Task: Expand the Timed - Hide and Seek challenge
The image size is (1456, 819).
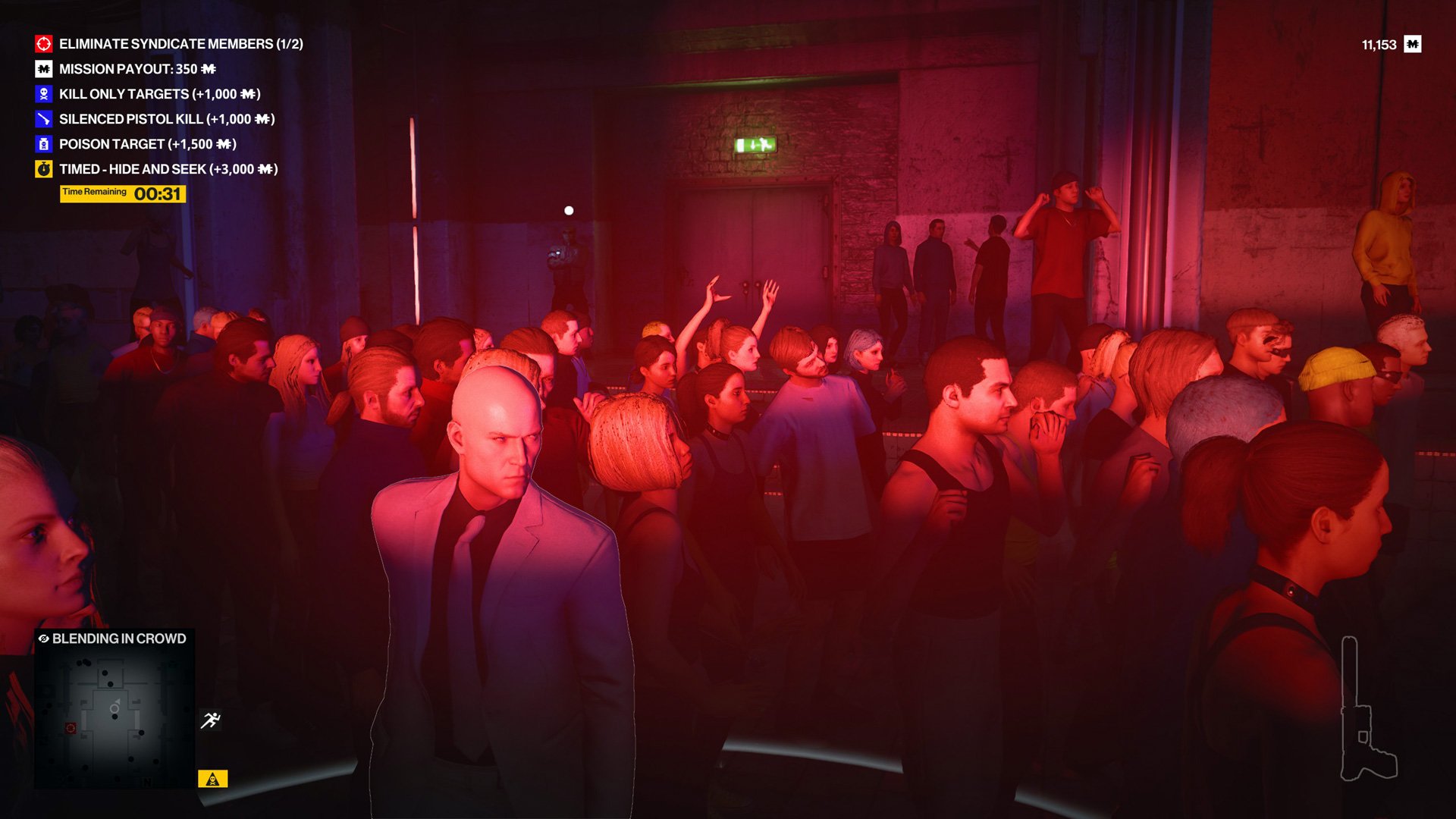Action: coord(168,169)
